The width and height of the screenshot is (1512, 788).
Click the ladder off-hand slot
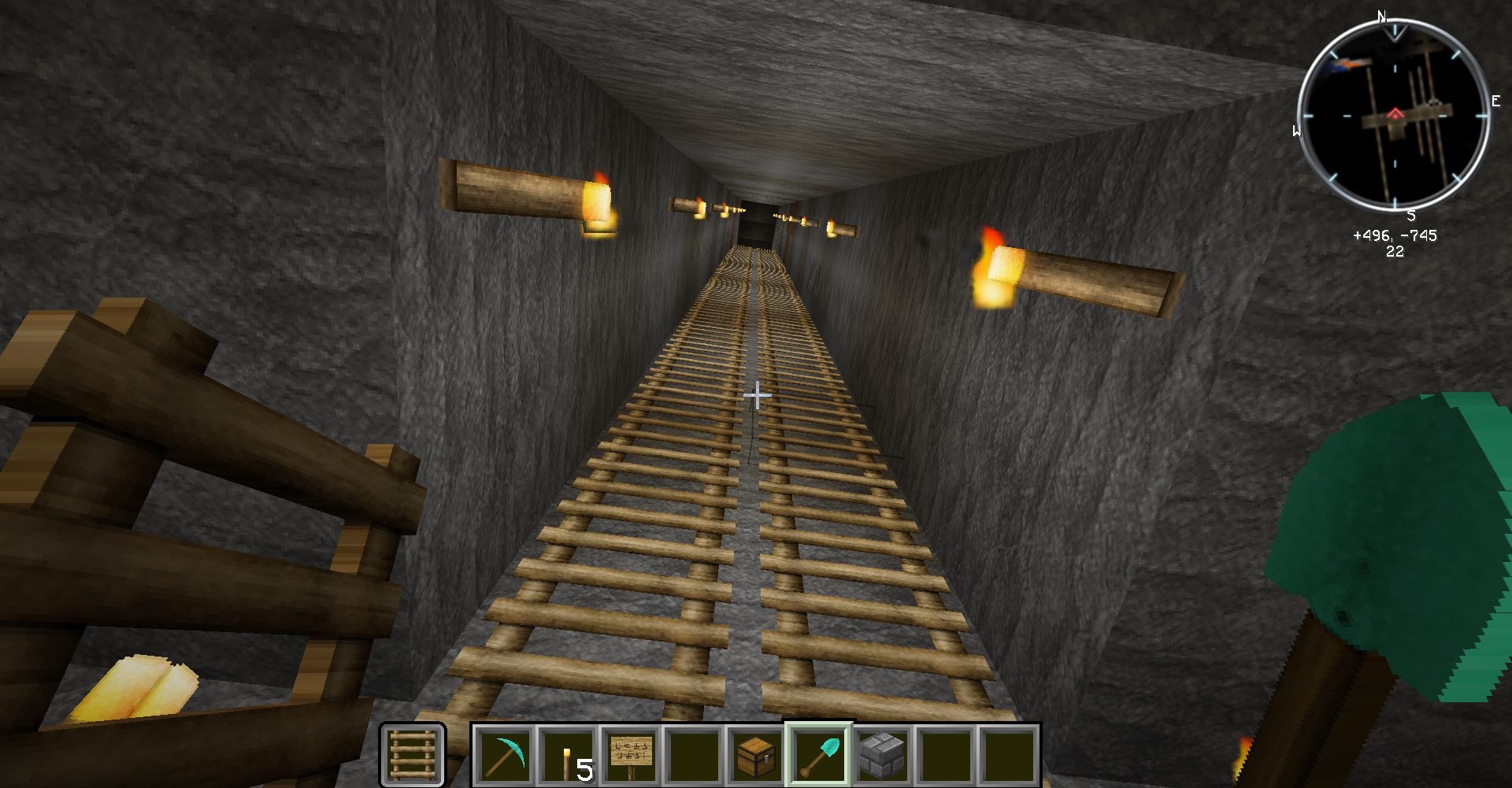(413, 755)
